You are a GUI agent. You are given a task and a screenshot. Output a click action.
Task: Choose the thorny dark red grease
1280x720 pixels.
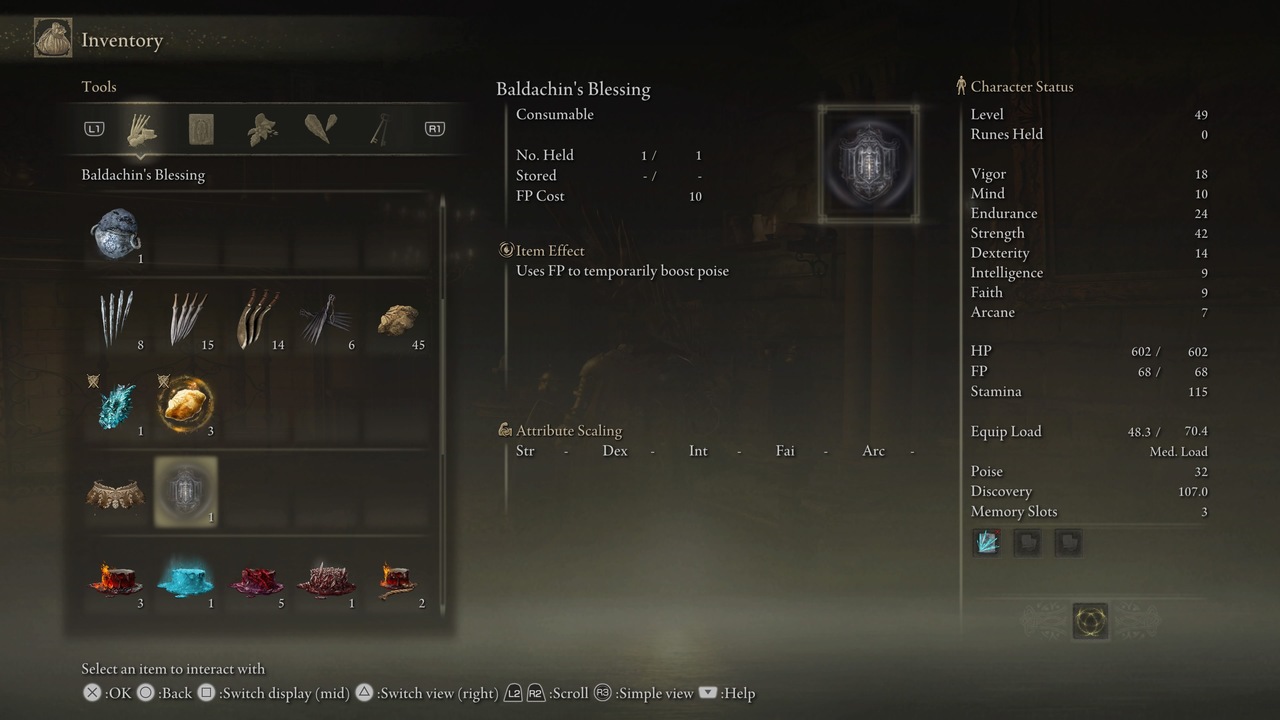326,579
